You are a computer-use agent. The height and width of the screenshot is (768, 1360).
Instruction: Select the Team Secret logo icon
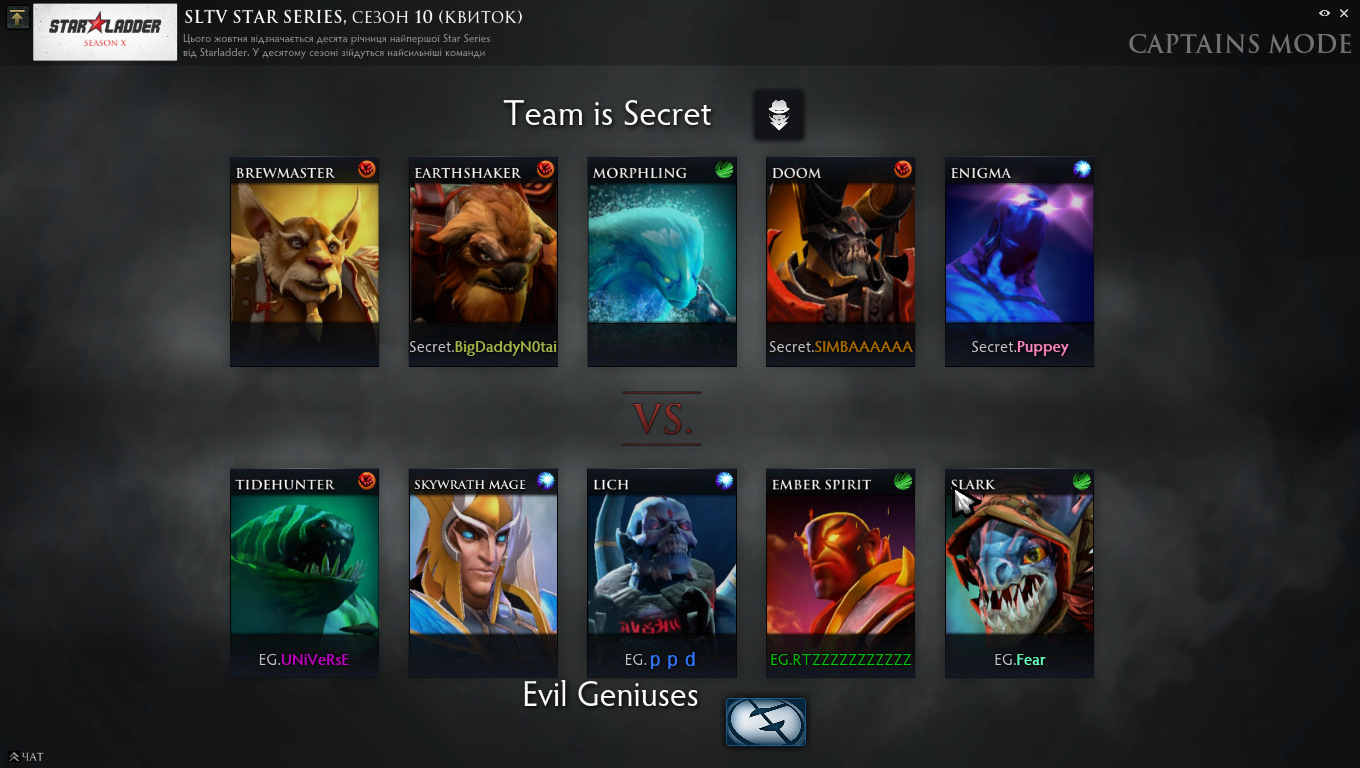779,115
